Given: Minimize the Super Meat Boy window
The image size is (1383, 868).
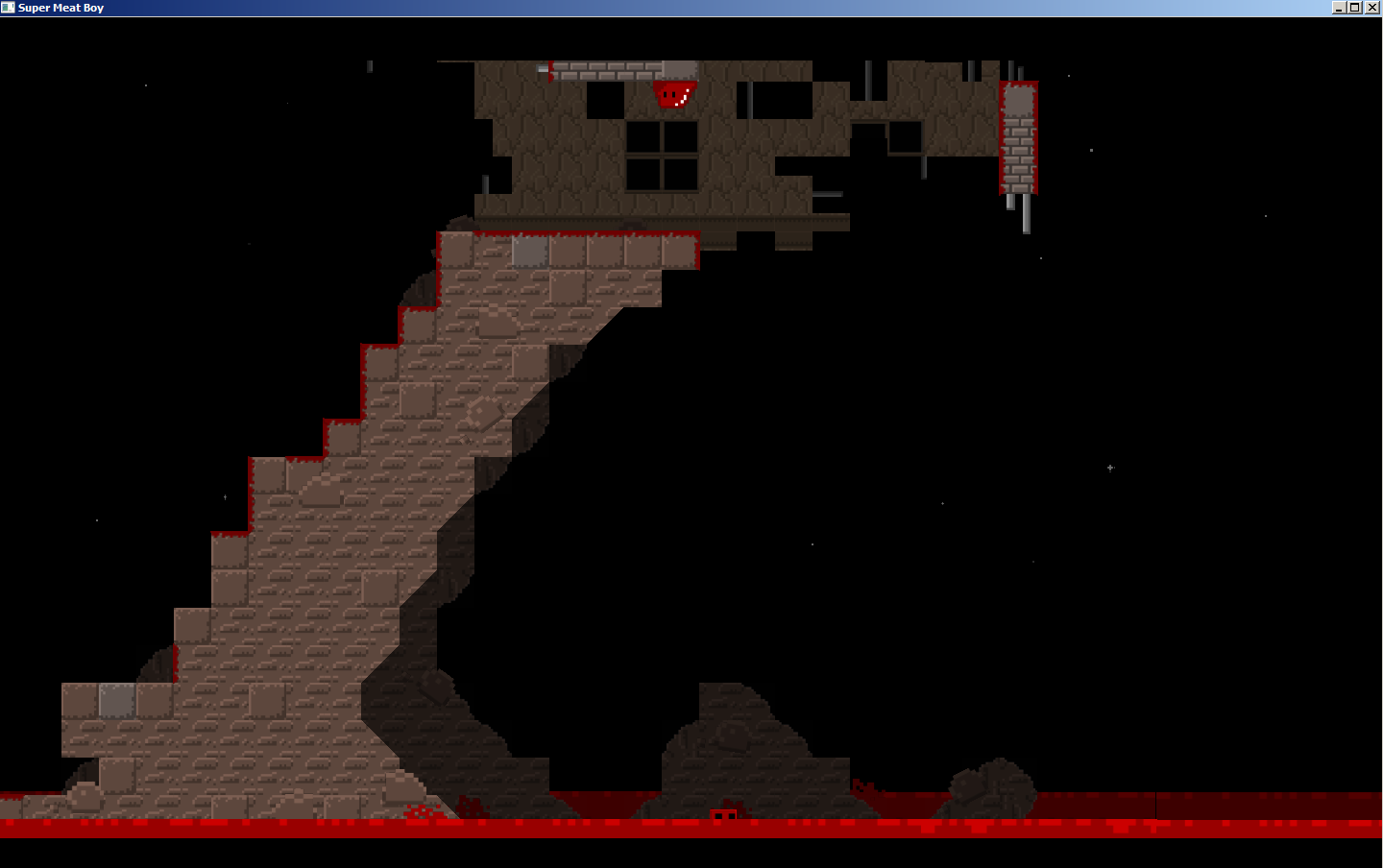Looking at the screenshot, I should (1339, 8).
